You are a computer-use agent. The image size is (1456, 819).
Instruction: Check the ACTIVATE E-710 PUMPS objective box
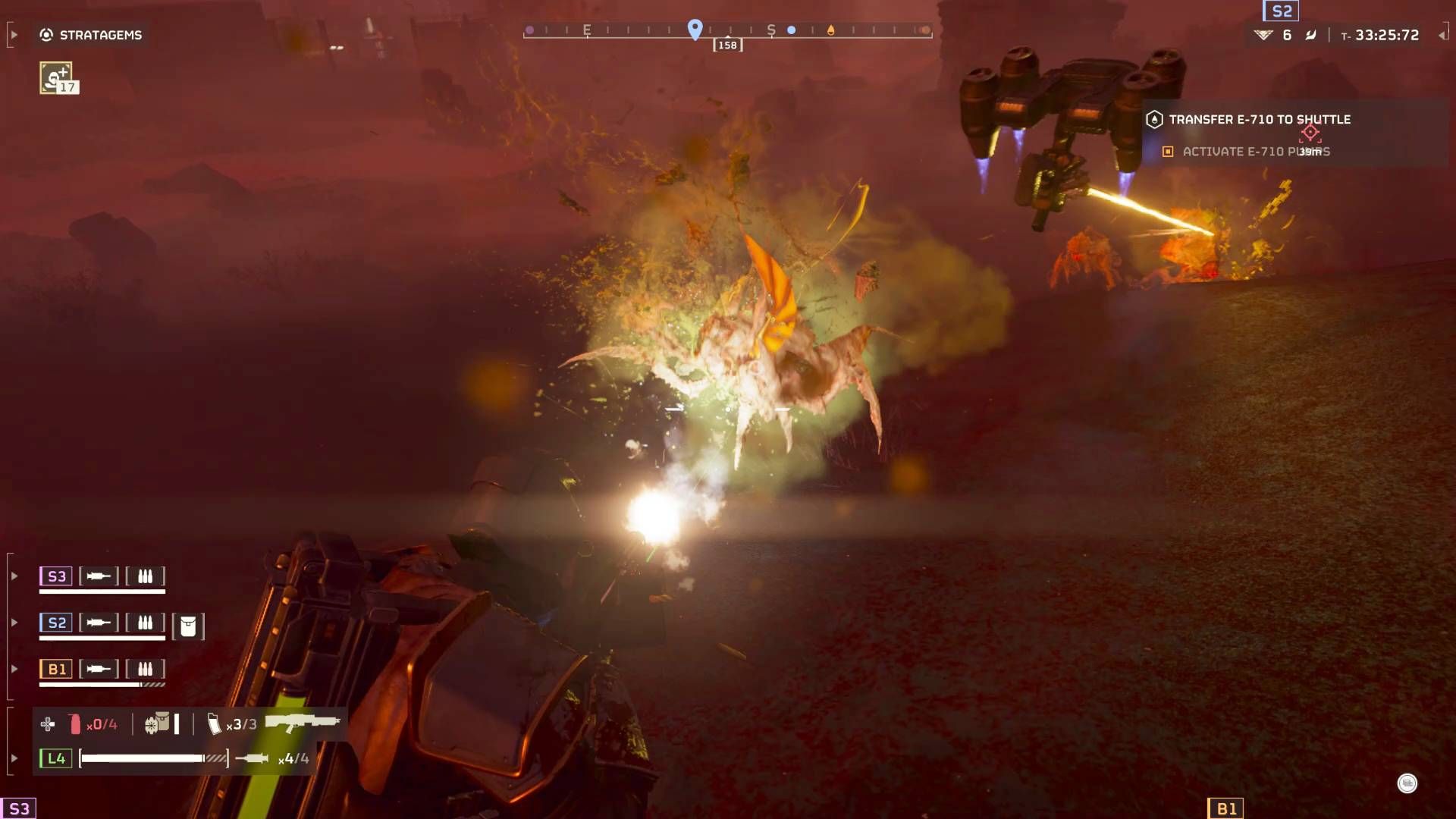pos(1168,152)
